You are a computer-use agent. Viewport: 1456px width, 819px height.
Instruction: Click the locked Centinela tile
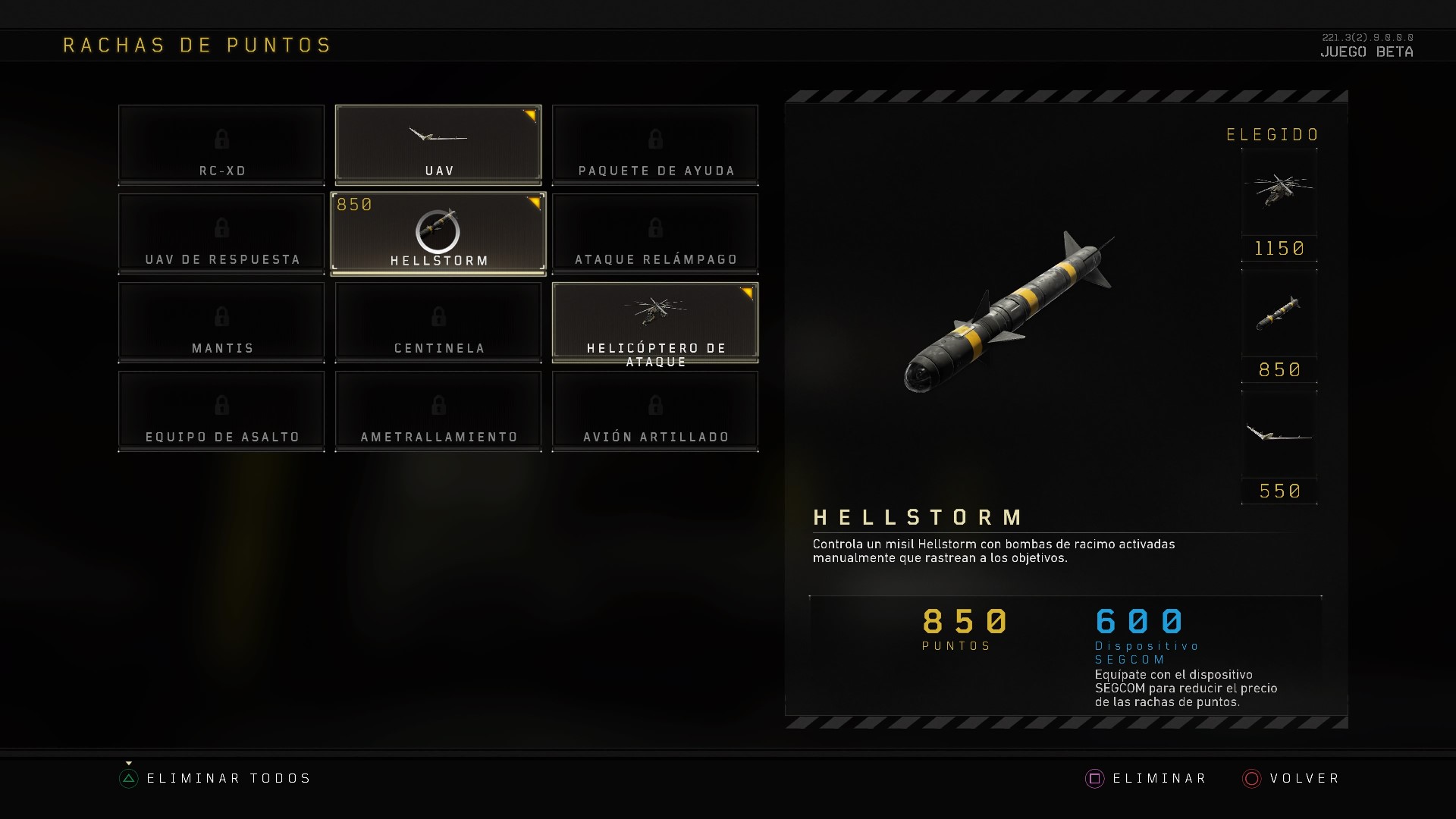click(x=438, y=322)
